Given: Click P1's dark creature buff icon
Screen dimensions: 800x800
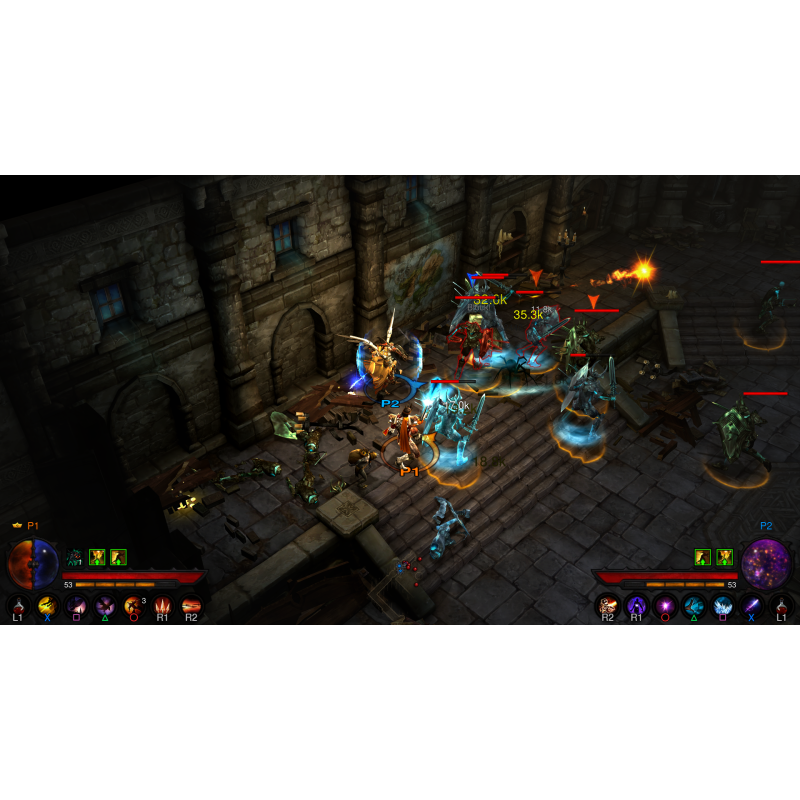Looking at the screenshot, I should pos(74,557).
